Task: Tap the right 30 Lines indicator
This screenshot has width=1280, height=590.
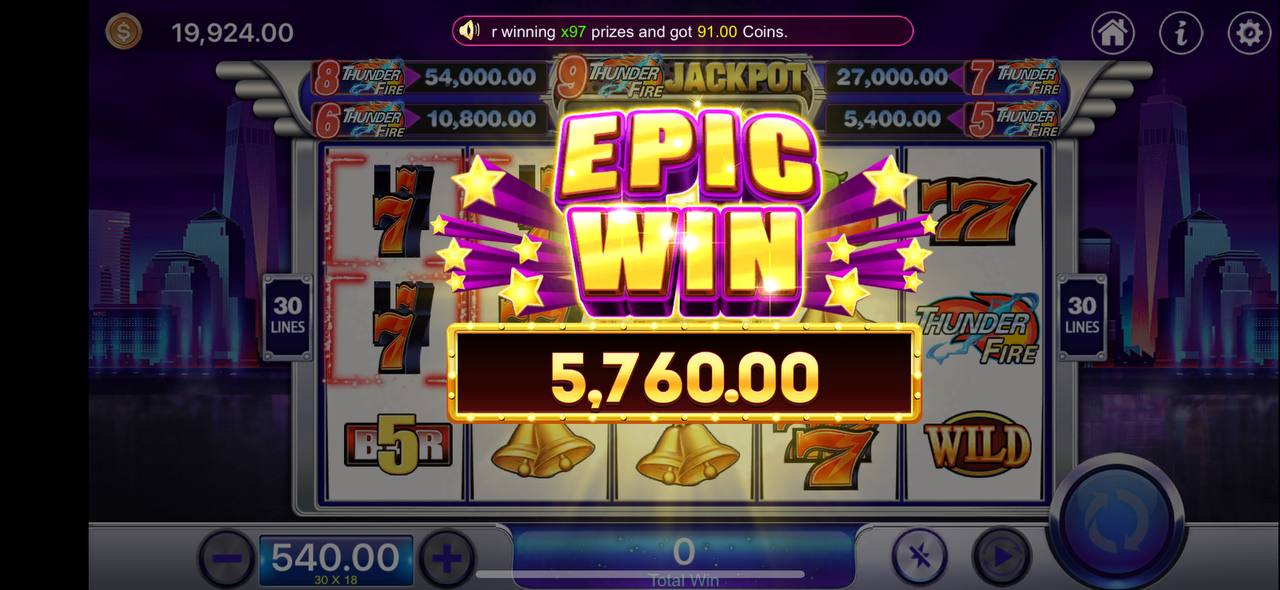Action: tap(1082, 315)
